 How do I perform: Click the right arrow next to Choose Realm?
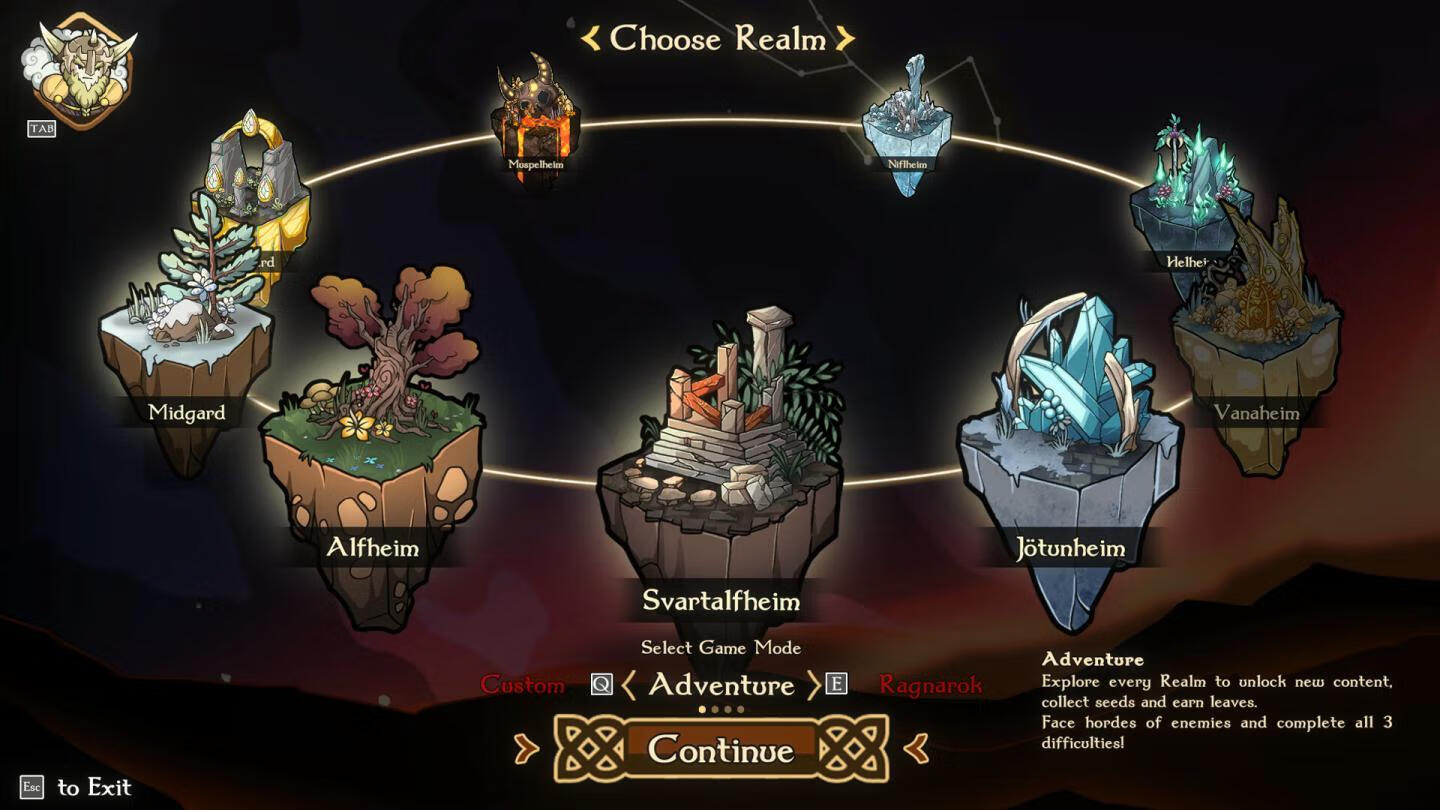coord(846,39)
